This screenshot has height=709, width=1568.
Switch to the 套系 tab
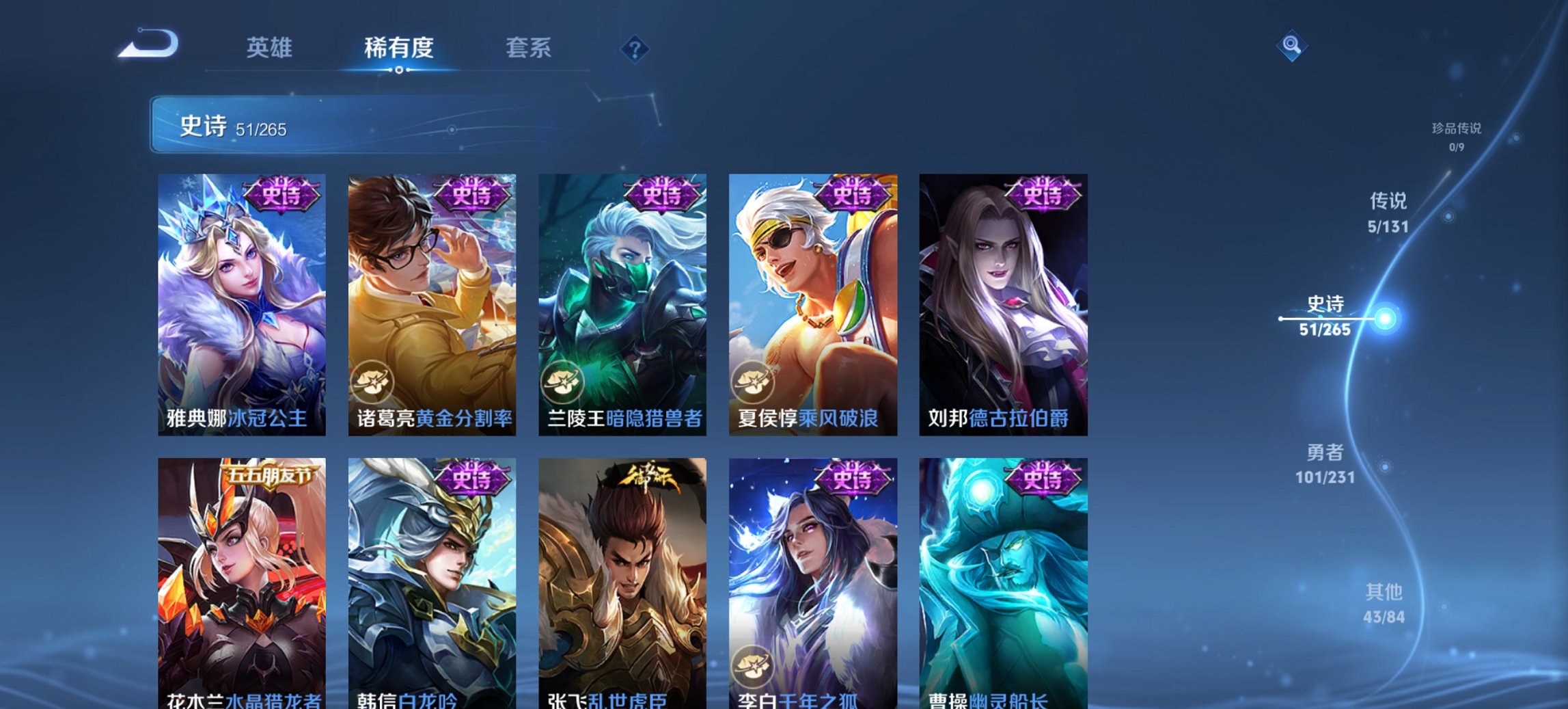click(528, 48)
